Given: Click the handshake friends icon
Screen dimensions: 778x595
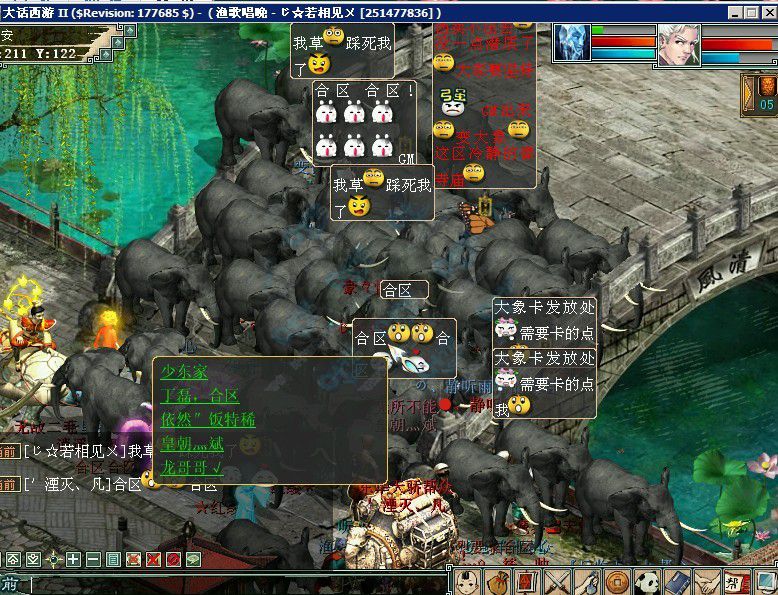Looking at the screenshot, I should [706, 582].
